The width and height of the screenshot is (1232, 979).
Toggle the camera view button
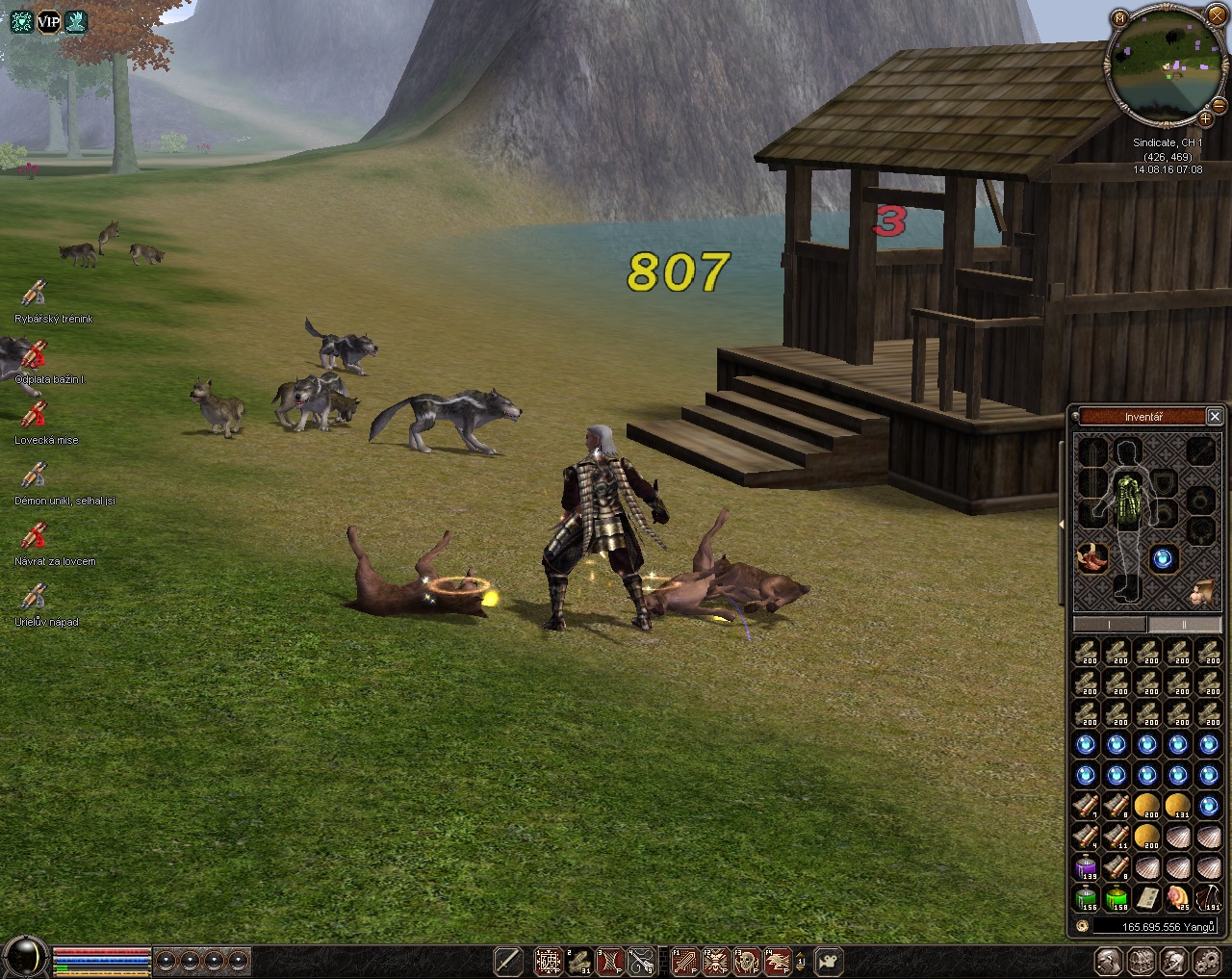[829, 961]
